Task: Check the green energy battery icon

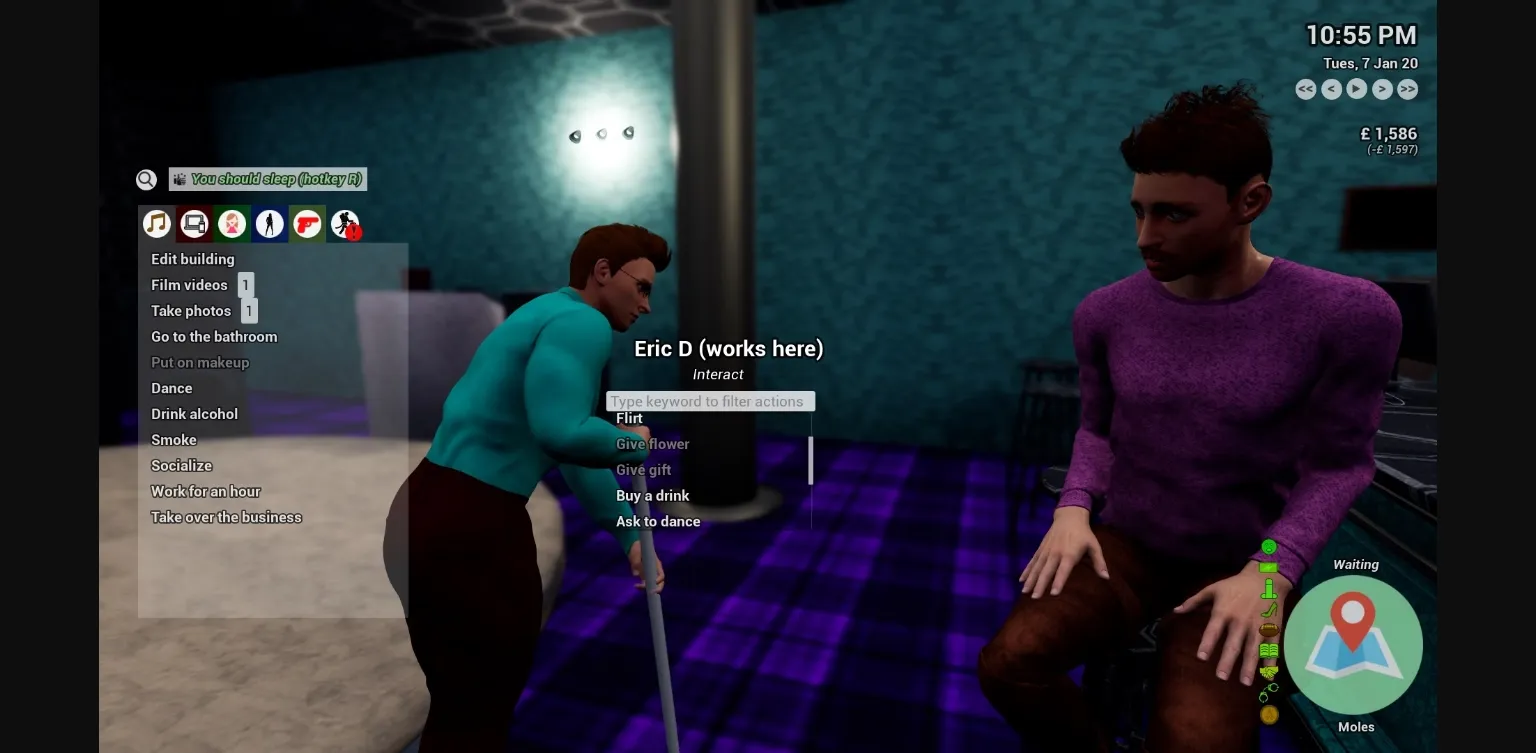Action: tap(1268, 567)
